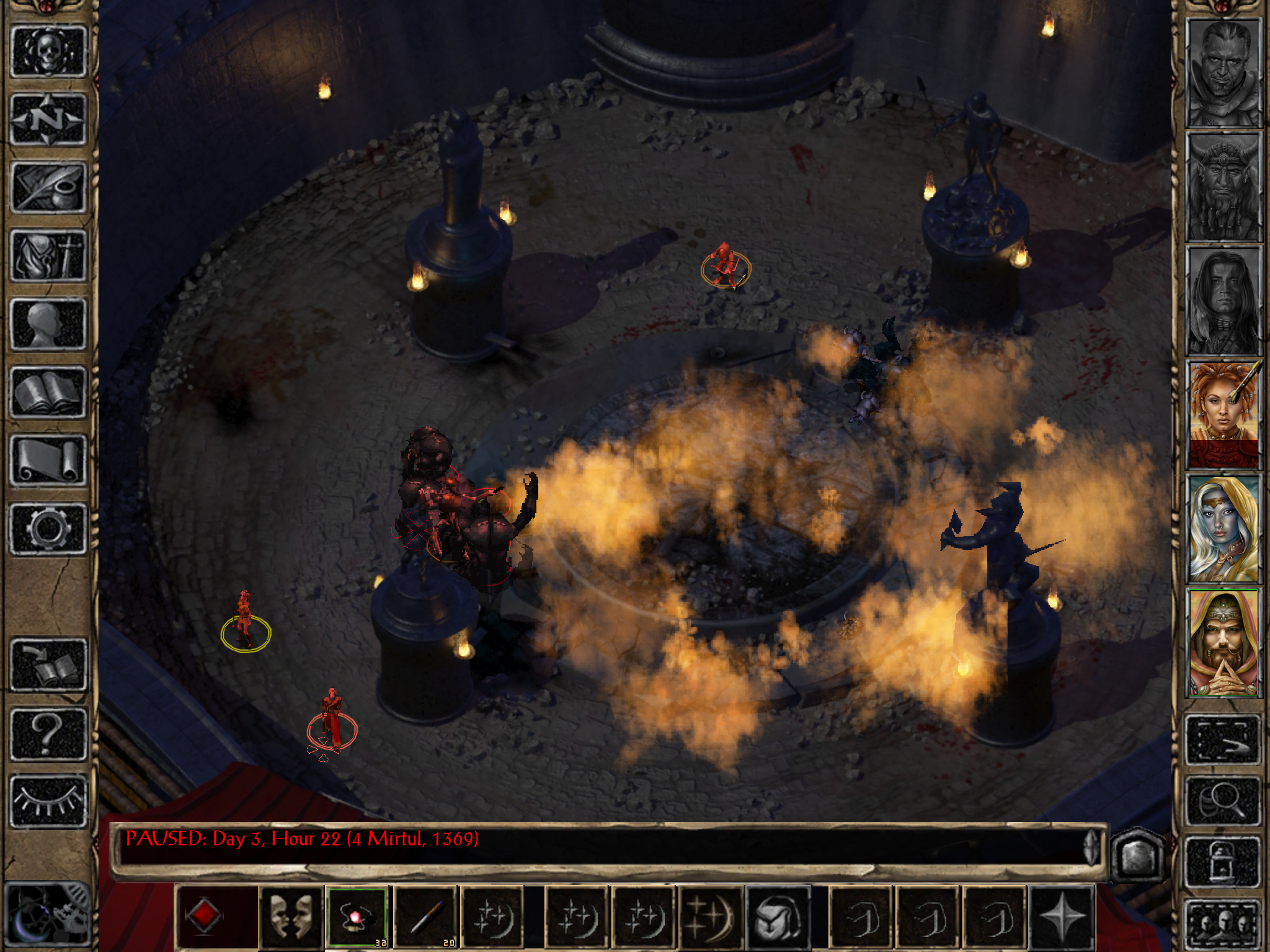
Task: Open the area map with compass button
Action: pyautogui.click(x=48, y=119)
